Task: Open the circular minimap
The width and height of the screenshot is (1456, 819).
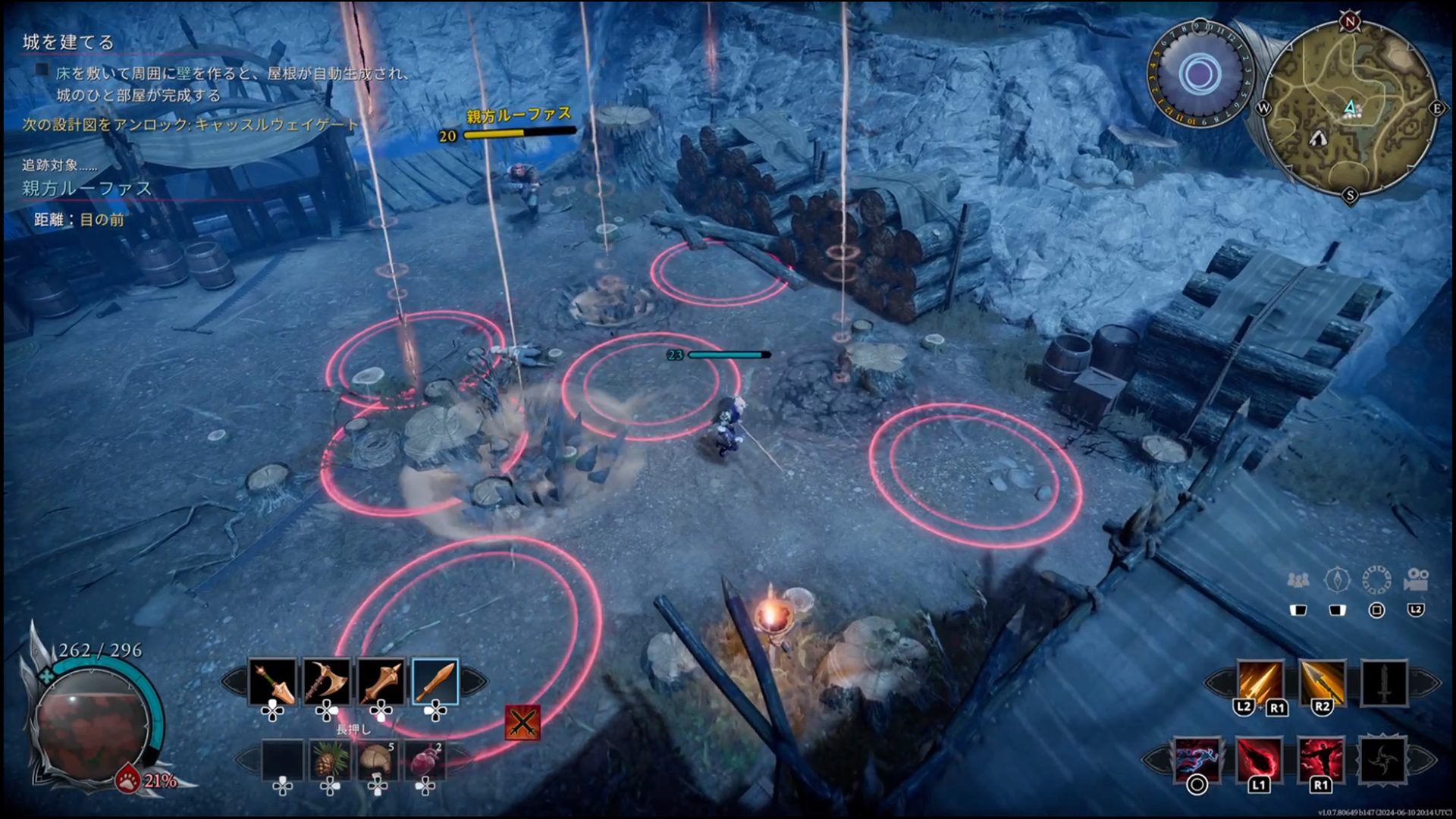Action: tap(1351, 108)
